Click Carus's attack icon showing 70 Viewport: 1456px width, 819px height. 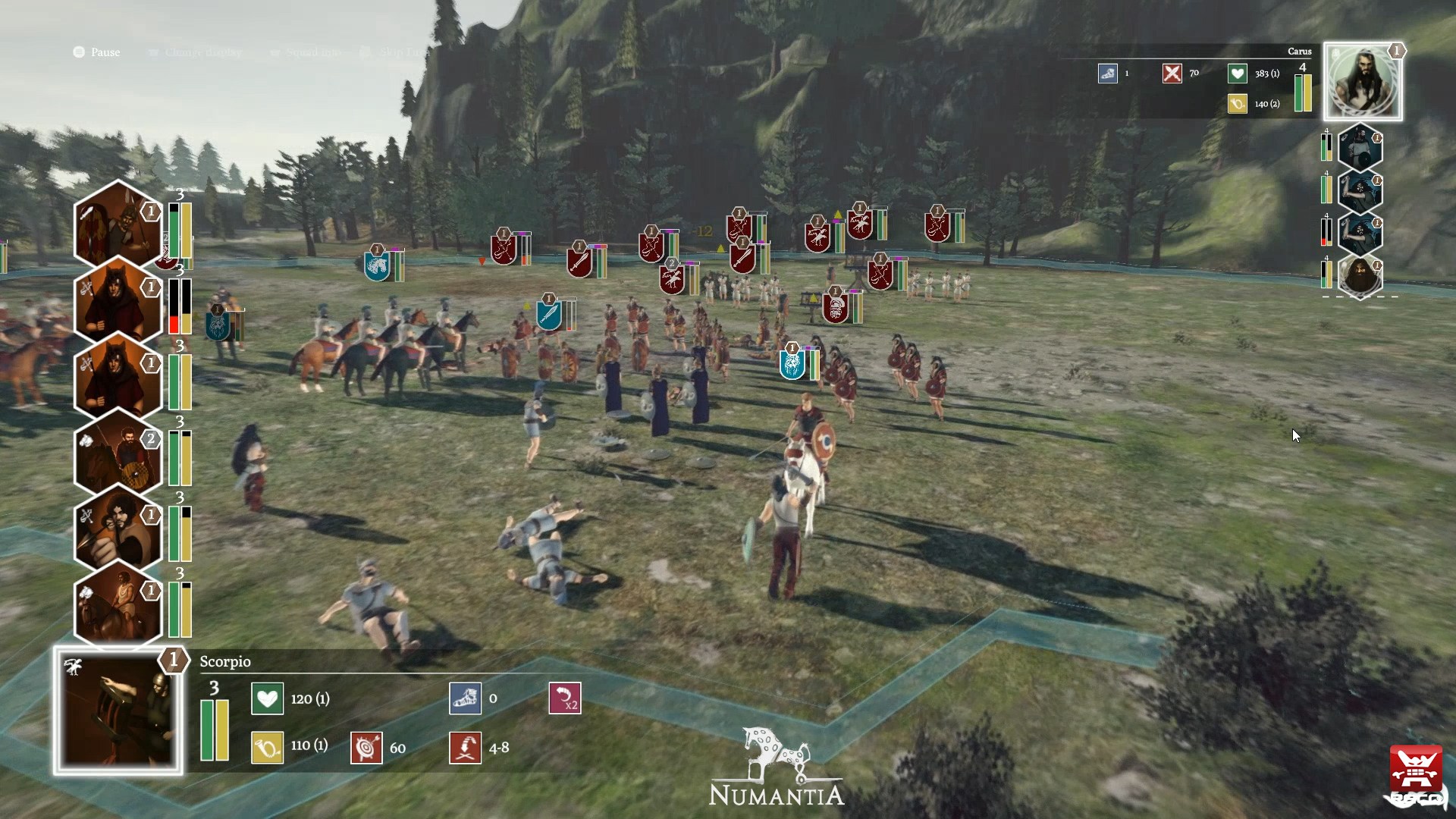coord(1174,74)
